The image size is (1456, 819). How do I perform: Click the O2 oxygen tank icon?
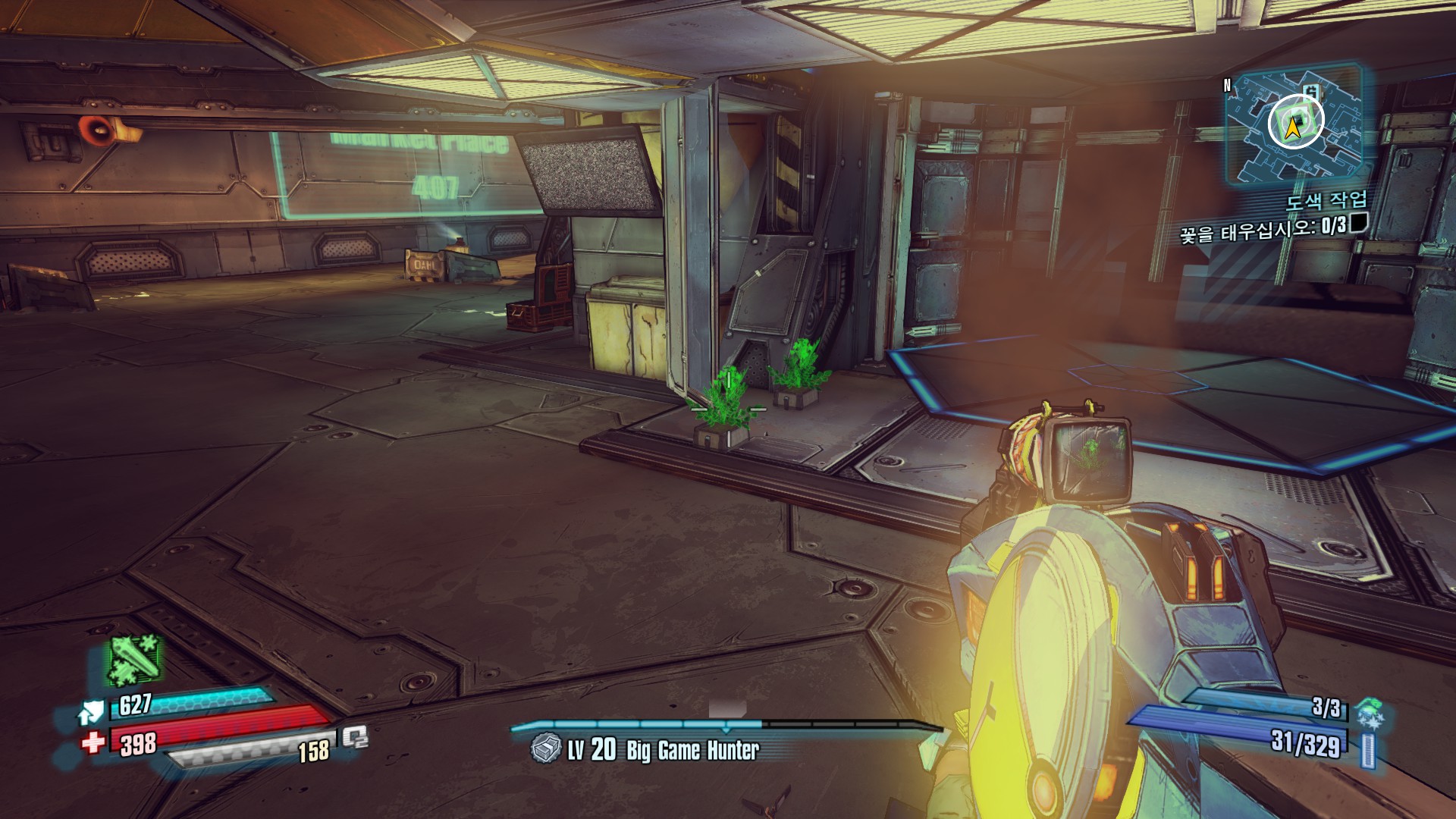354,737
